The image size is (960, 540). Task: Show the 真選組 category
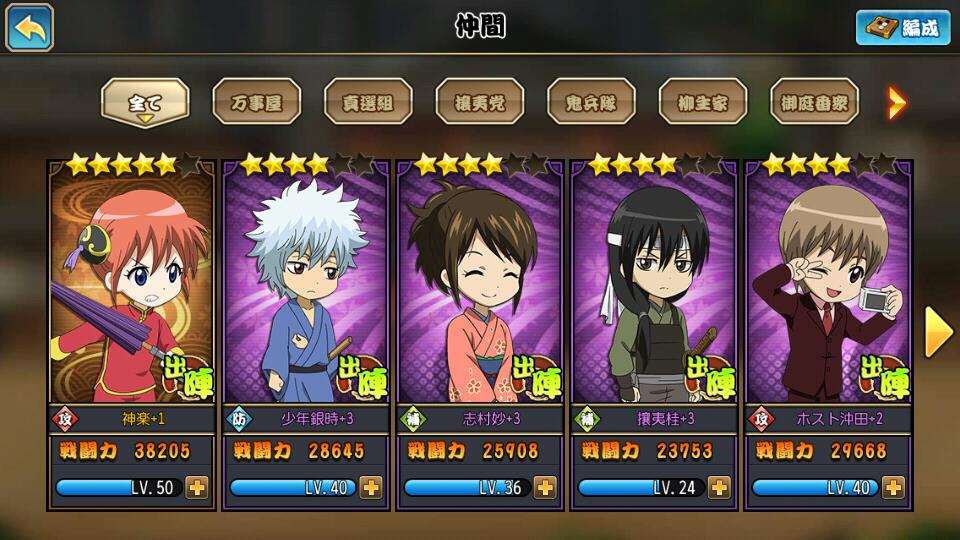coord(368,103)
